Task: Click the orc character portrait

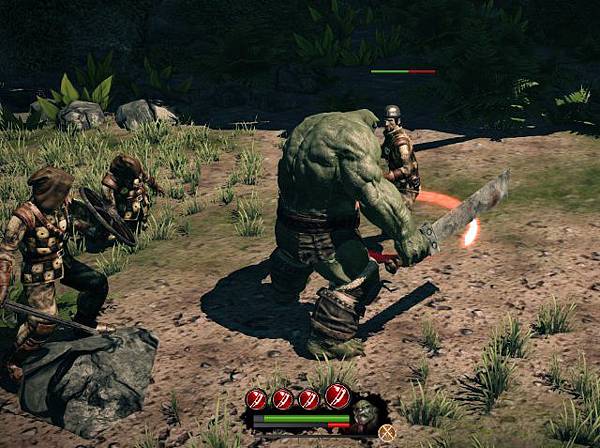Action: tap(365, 414)
